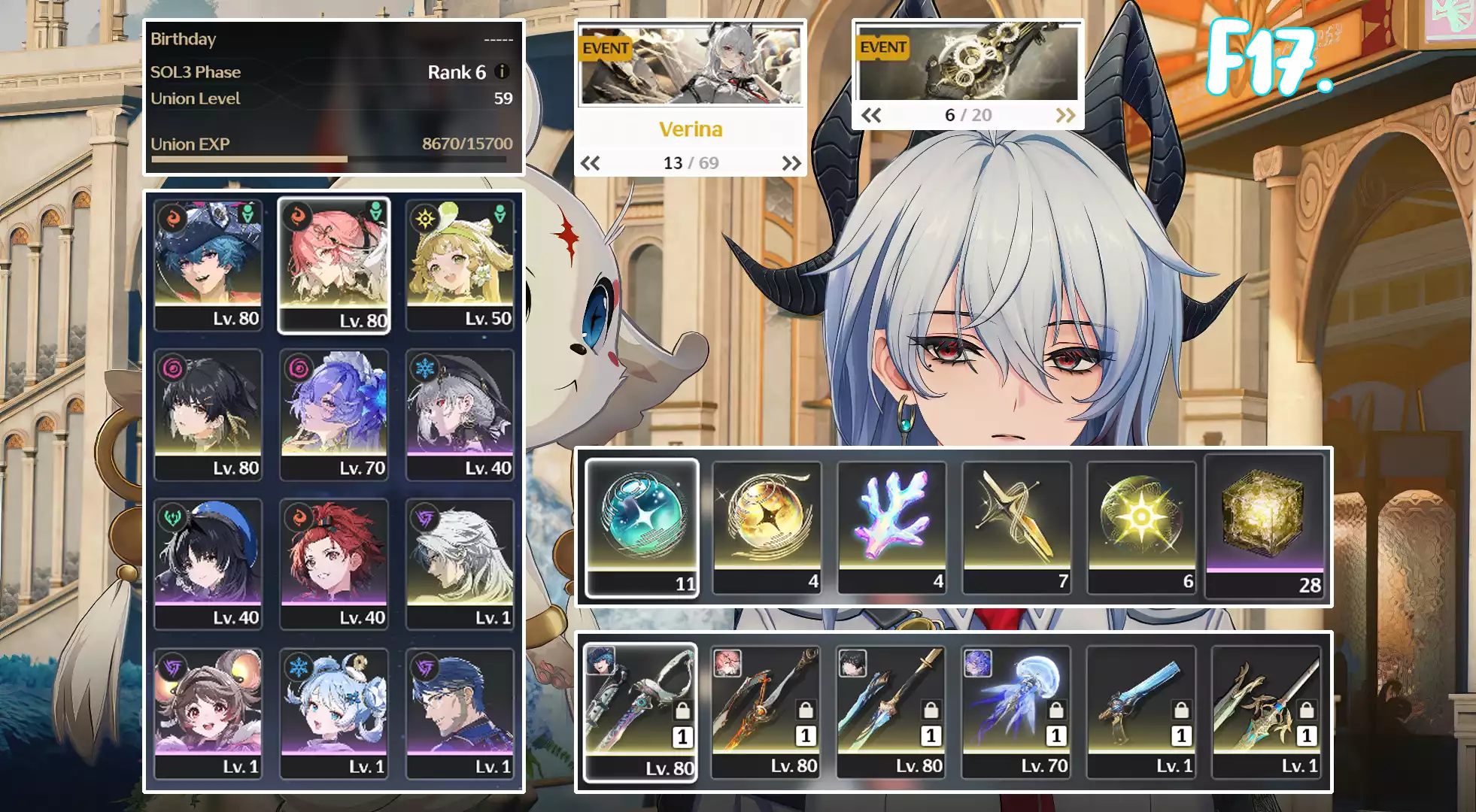Image resolution: width=1476 pixels, height=812 pixels.
Task: Choose the iridescent coral item
Action: 891,526
